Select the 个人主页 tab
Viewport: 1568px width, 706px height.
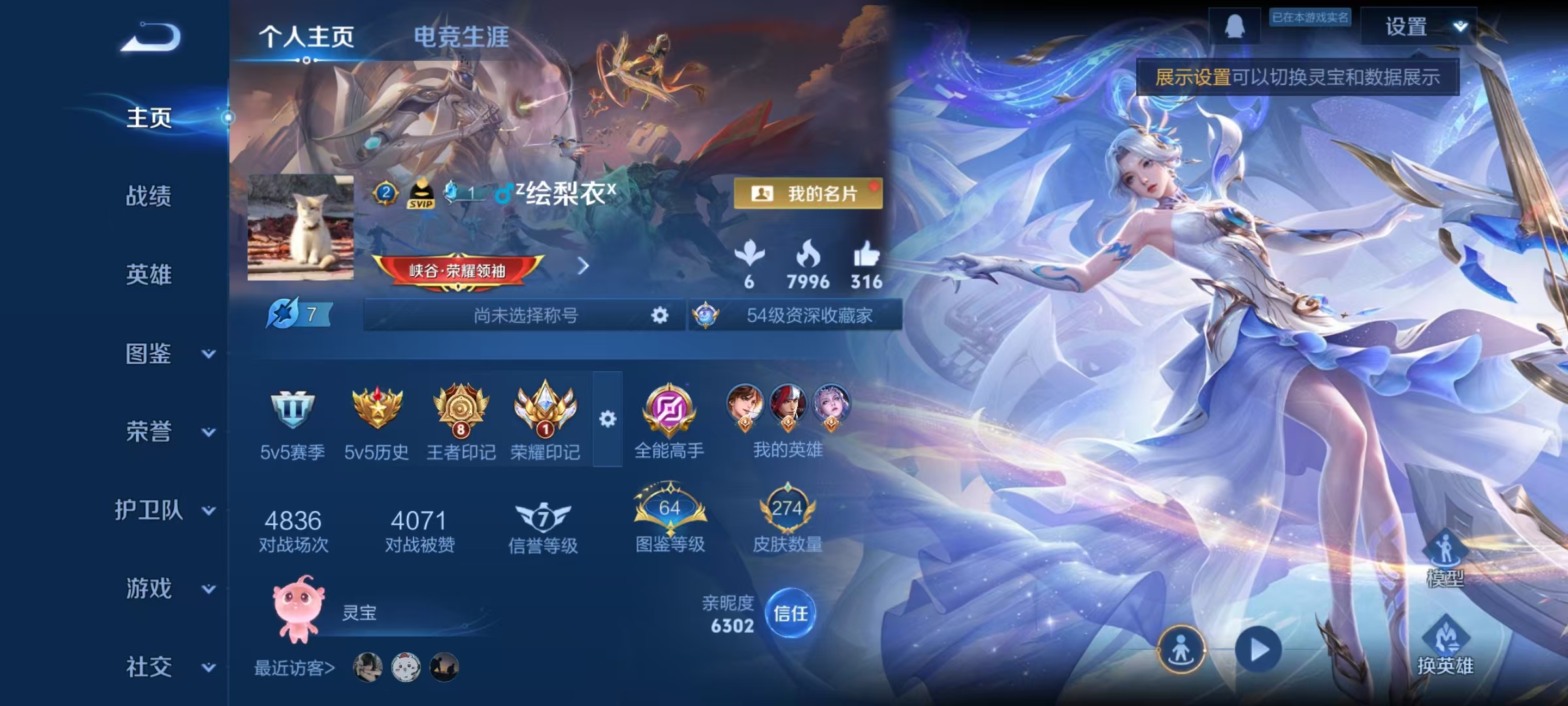[306, 38]
